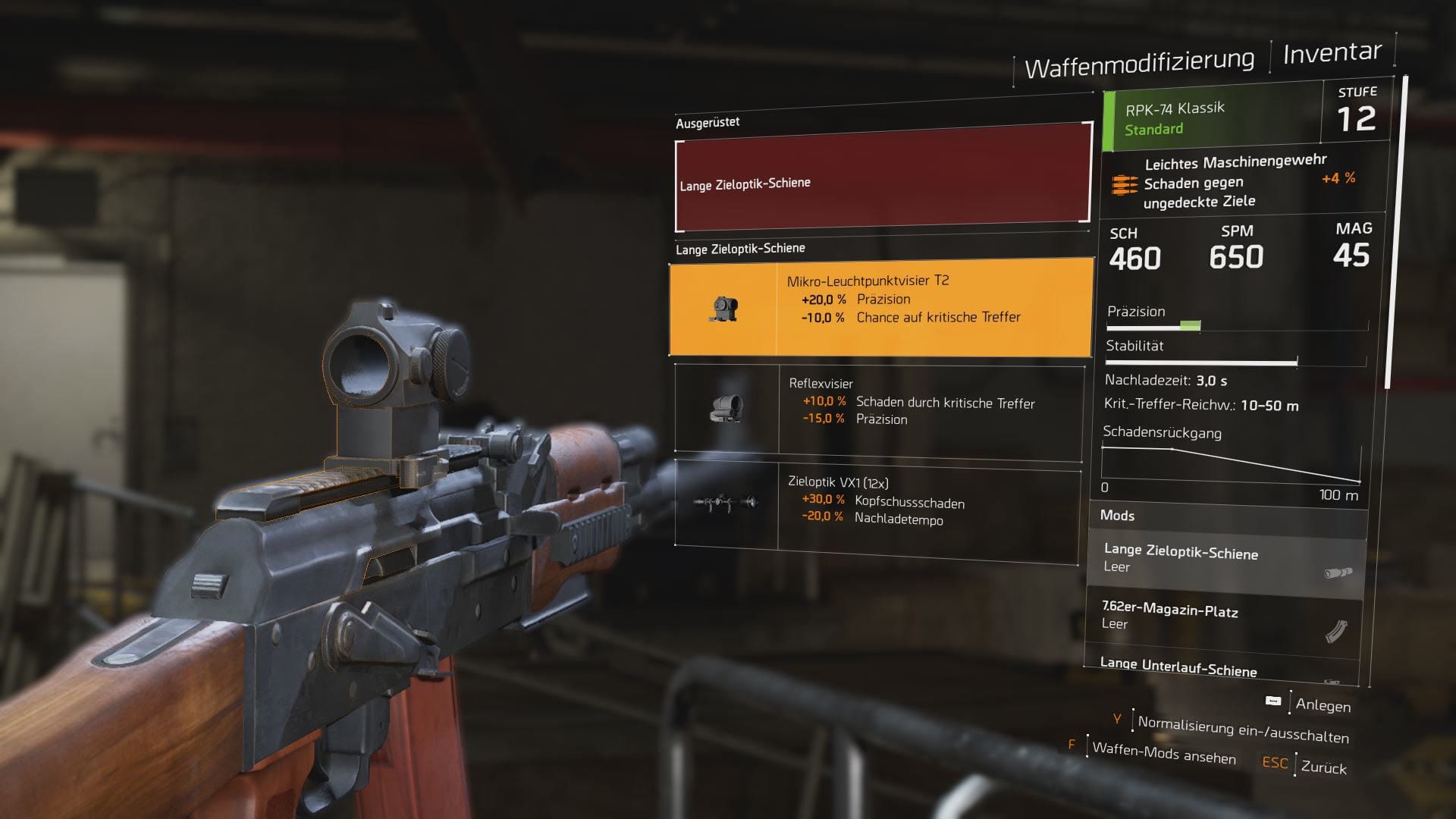Go back with the Zurück button
Viewport: 1456px width, 819px height.
(x=1323, y=767)
